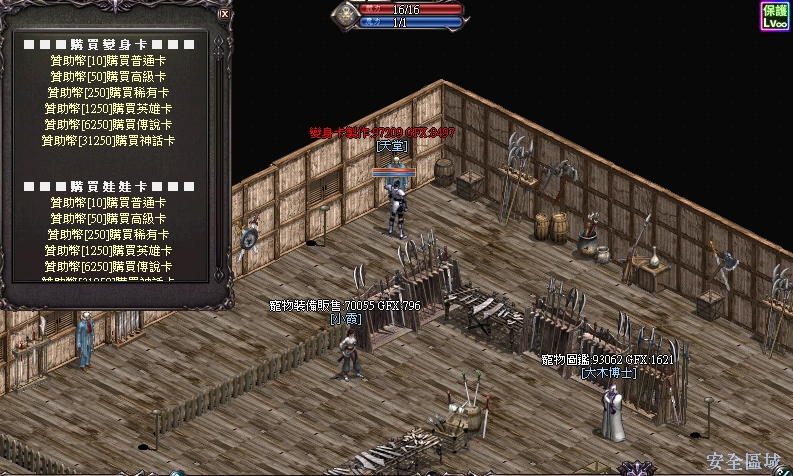Click the 保護 Lv∞ status icon

[775, 16]
